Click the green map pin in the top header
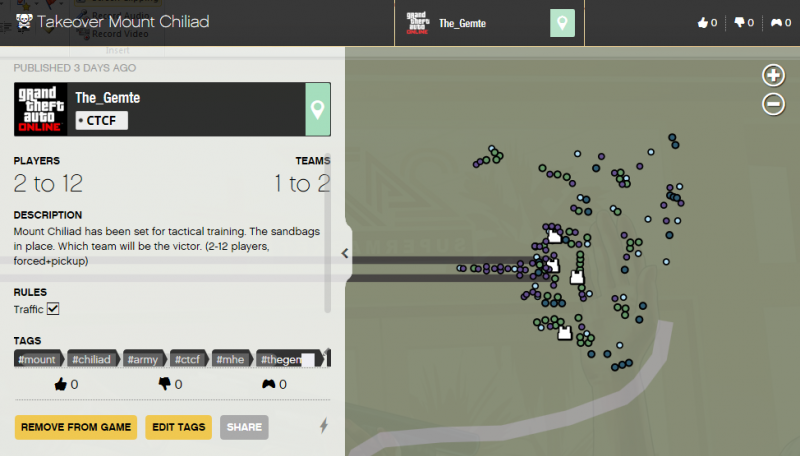 [x=563, y=23]
